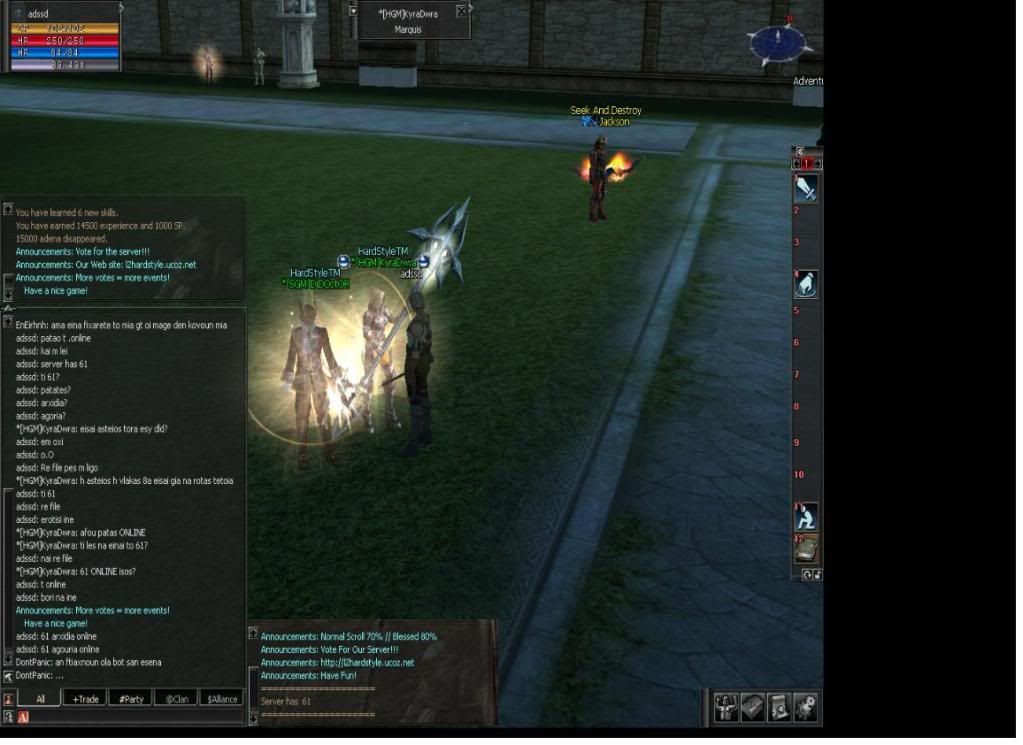Close the KyraDwra target window
Viewport: 1023px width, 745px height.
click(x=461, y=11)
